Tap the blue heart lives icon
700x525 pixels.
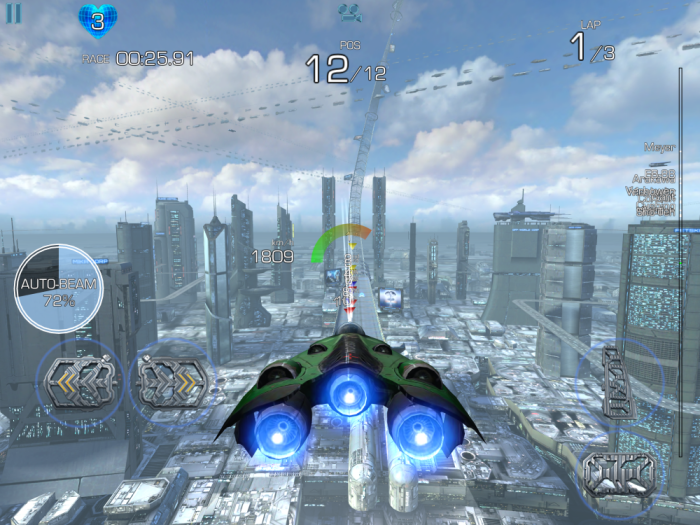[97, 21]
